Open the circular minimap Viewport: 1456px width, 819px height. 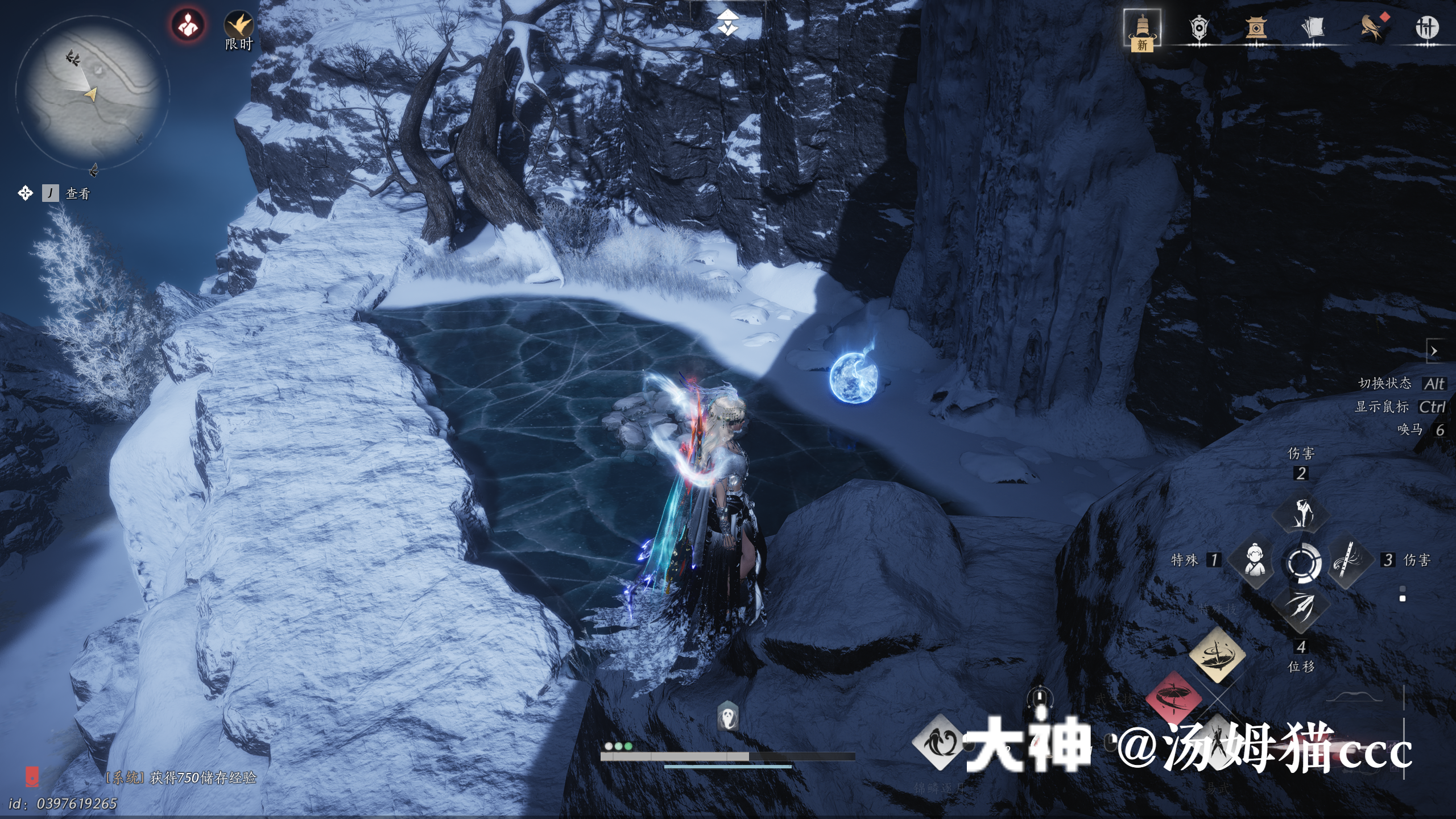pos(93,93)
